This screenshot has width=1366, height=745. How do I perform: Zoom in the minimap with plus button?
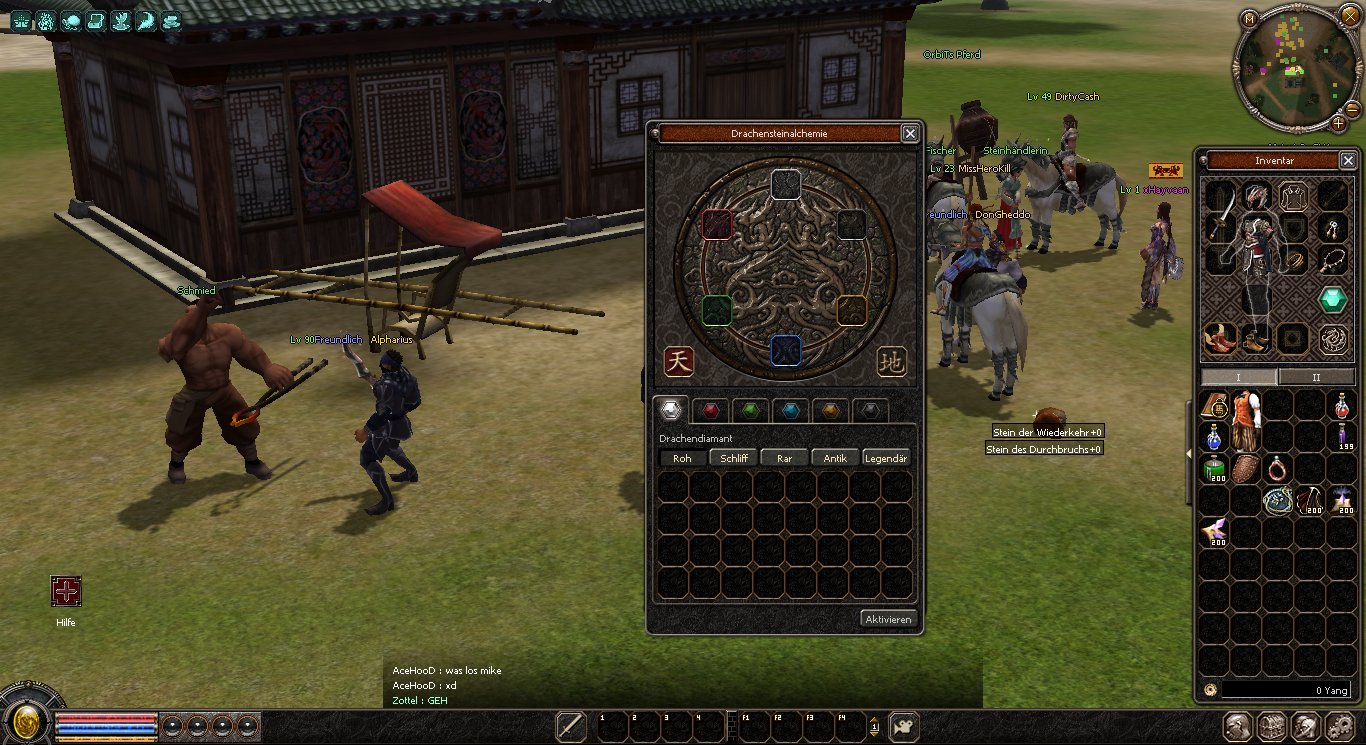pos(1338,124)
